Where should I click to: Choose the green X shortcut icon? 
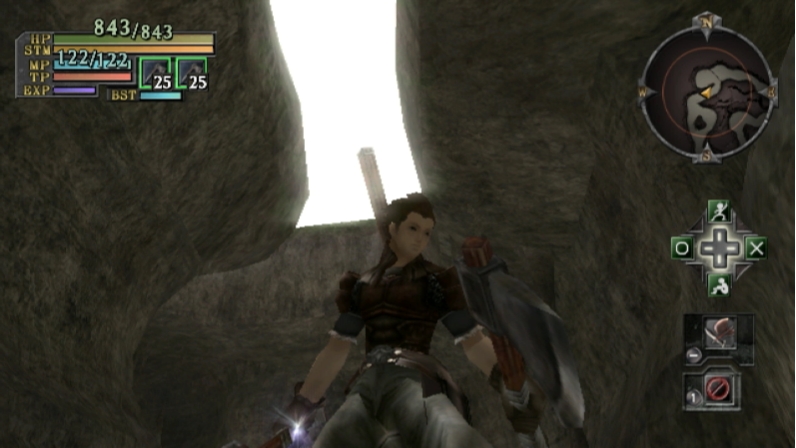pyautogui.click(x=755, y=248)
